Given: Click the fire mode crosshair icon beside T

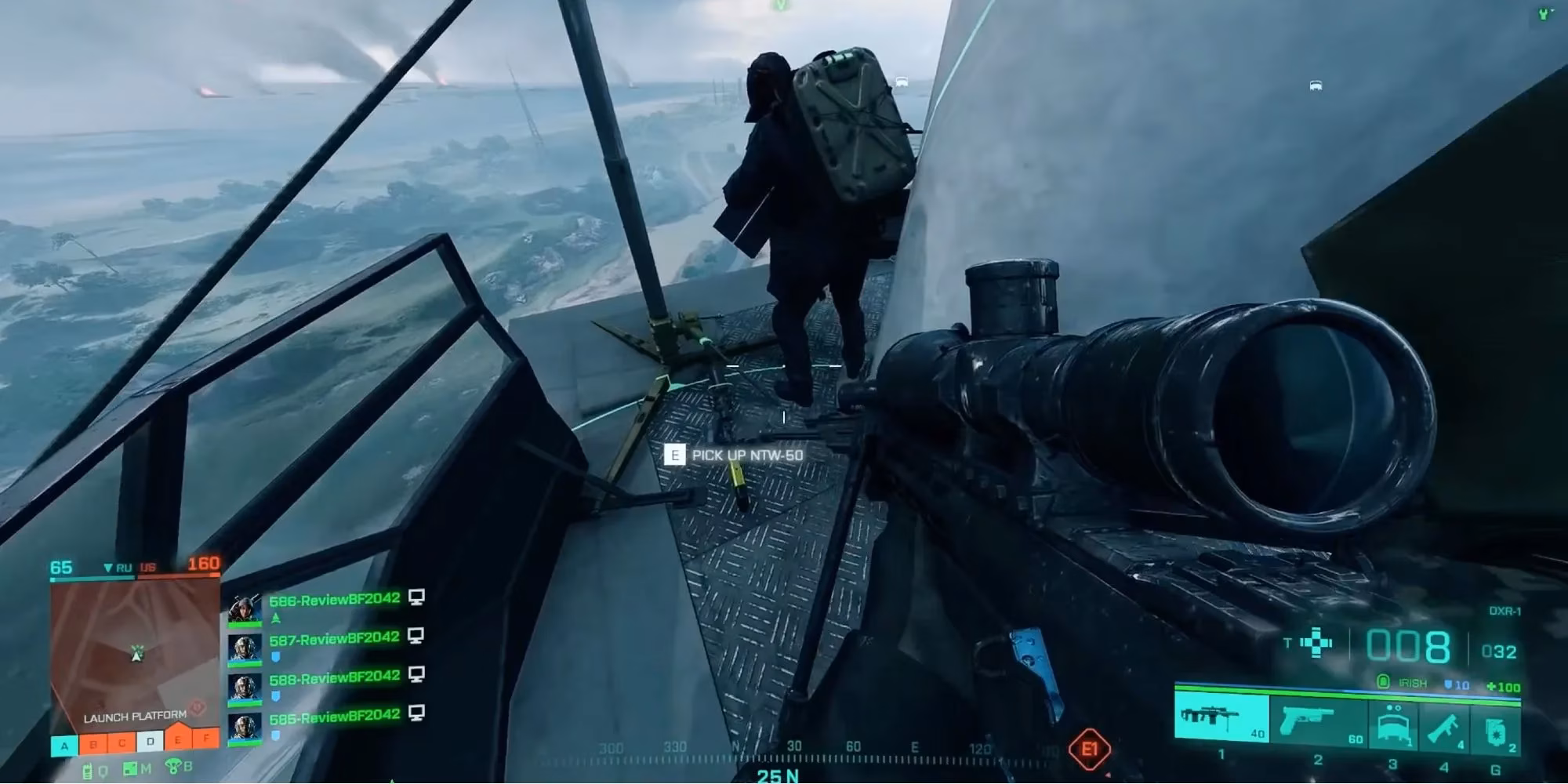Looking at the screenshot, I should coord(1316,643).
